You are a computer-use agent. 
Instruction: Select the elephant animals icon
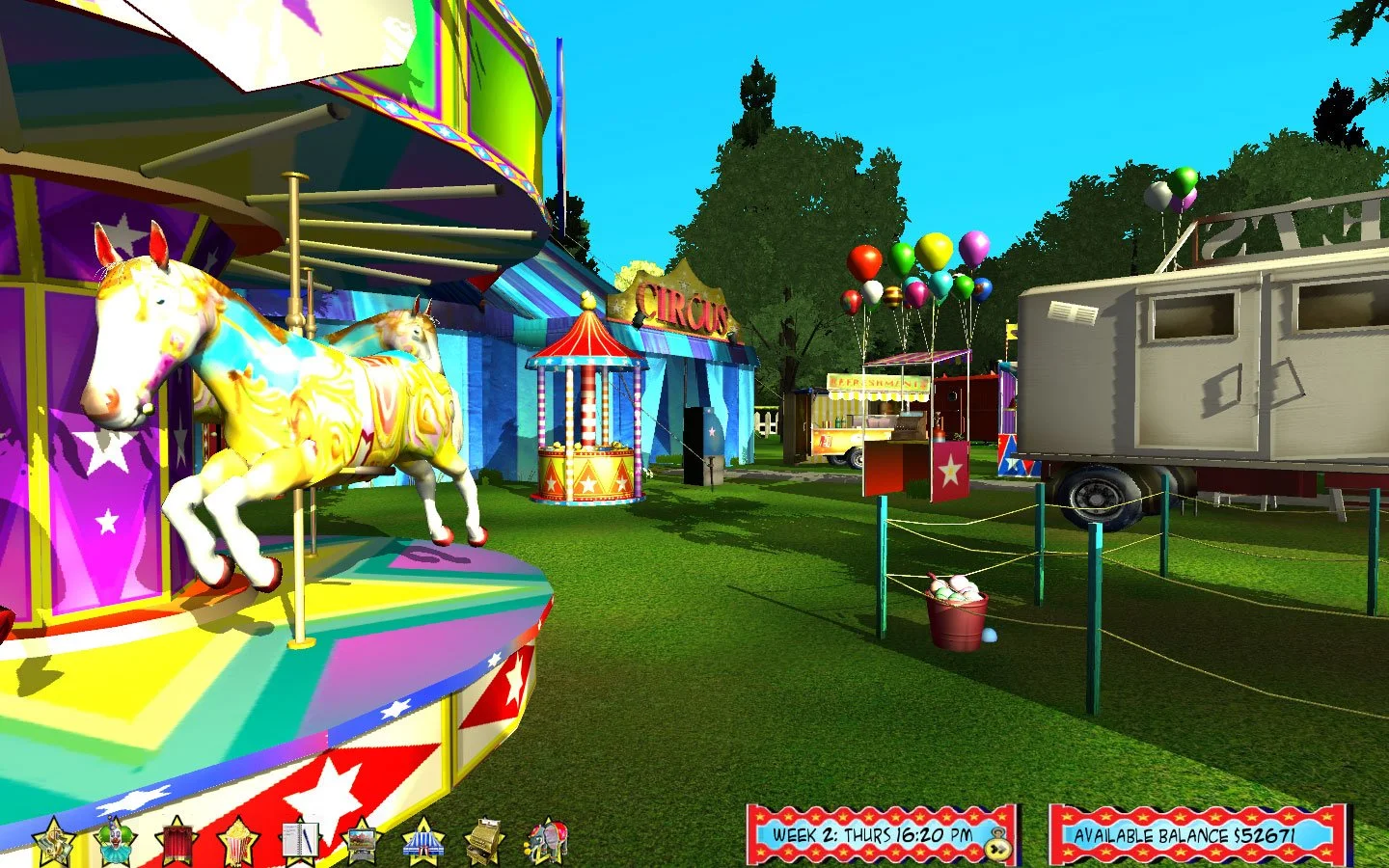pyautogui.click(x=546, y=839)
